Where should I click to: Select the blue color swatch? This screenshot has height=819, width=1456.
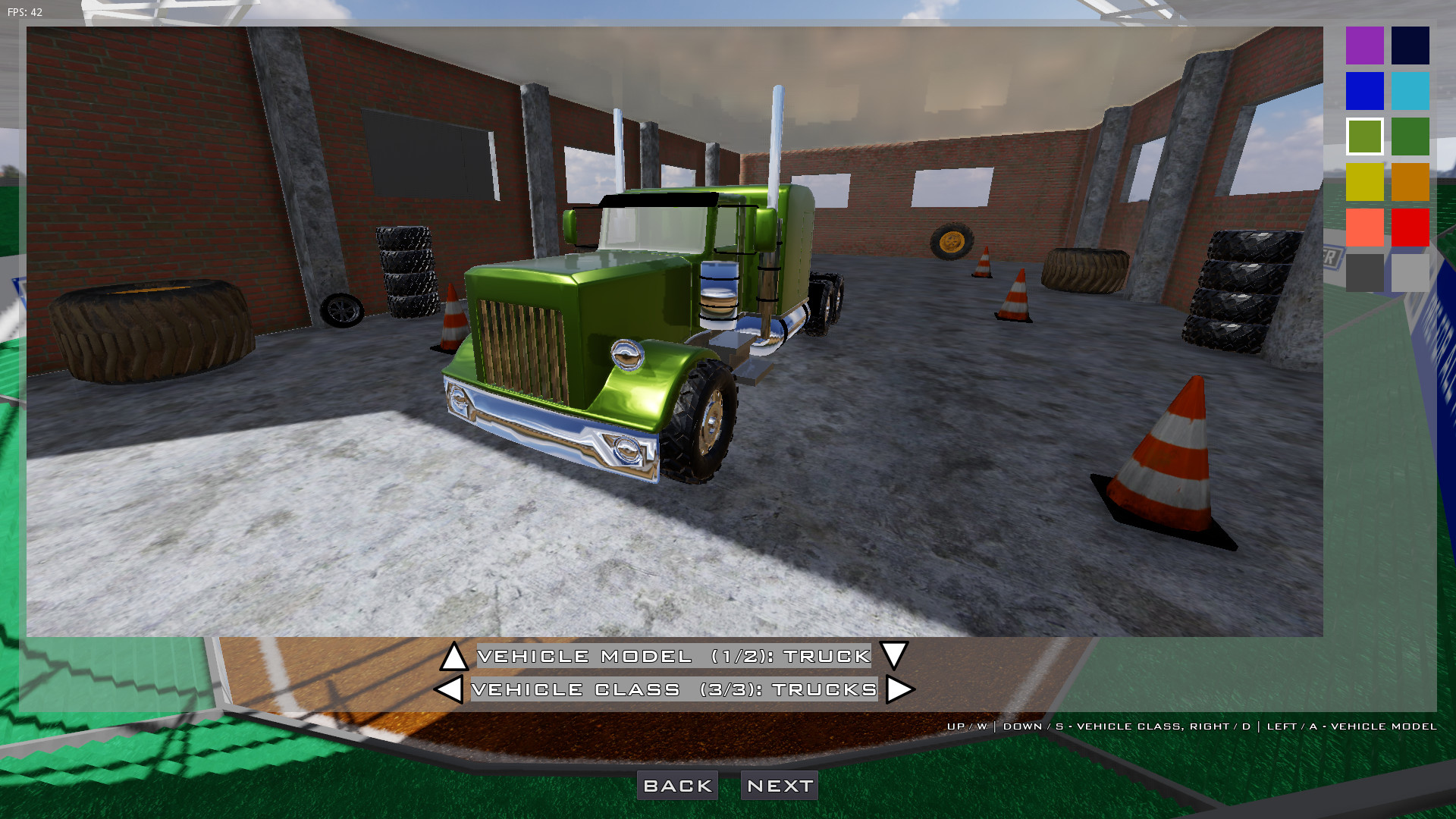pos(1363,91)
